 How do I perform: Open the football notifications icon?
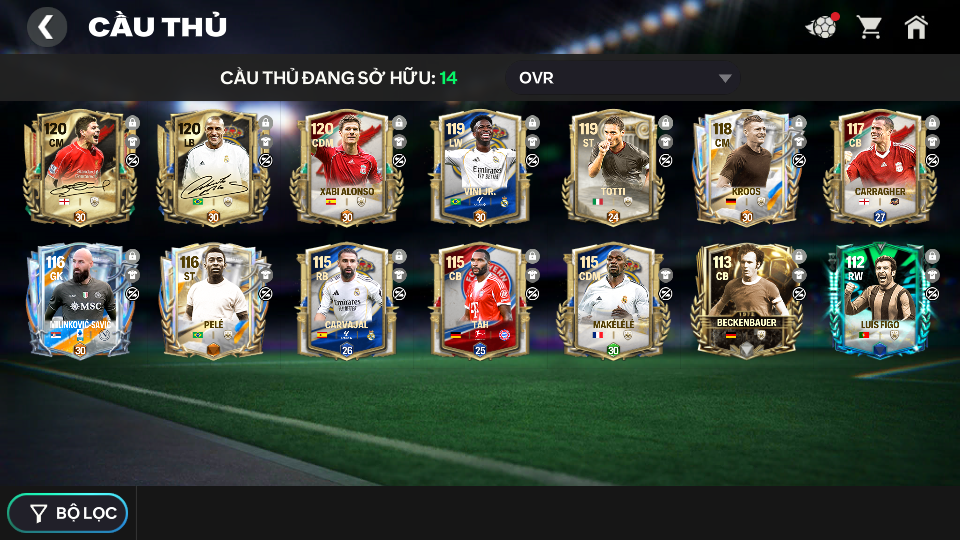[x=821, y=27]
